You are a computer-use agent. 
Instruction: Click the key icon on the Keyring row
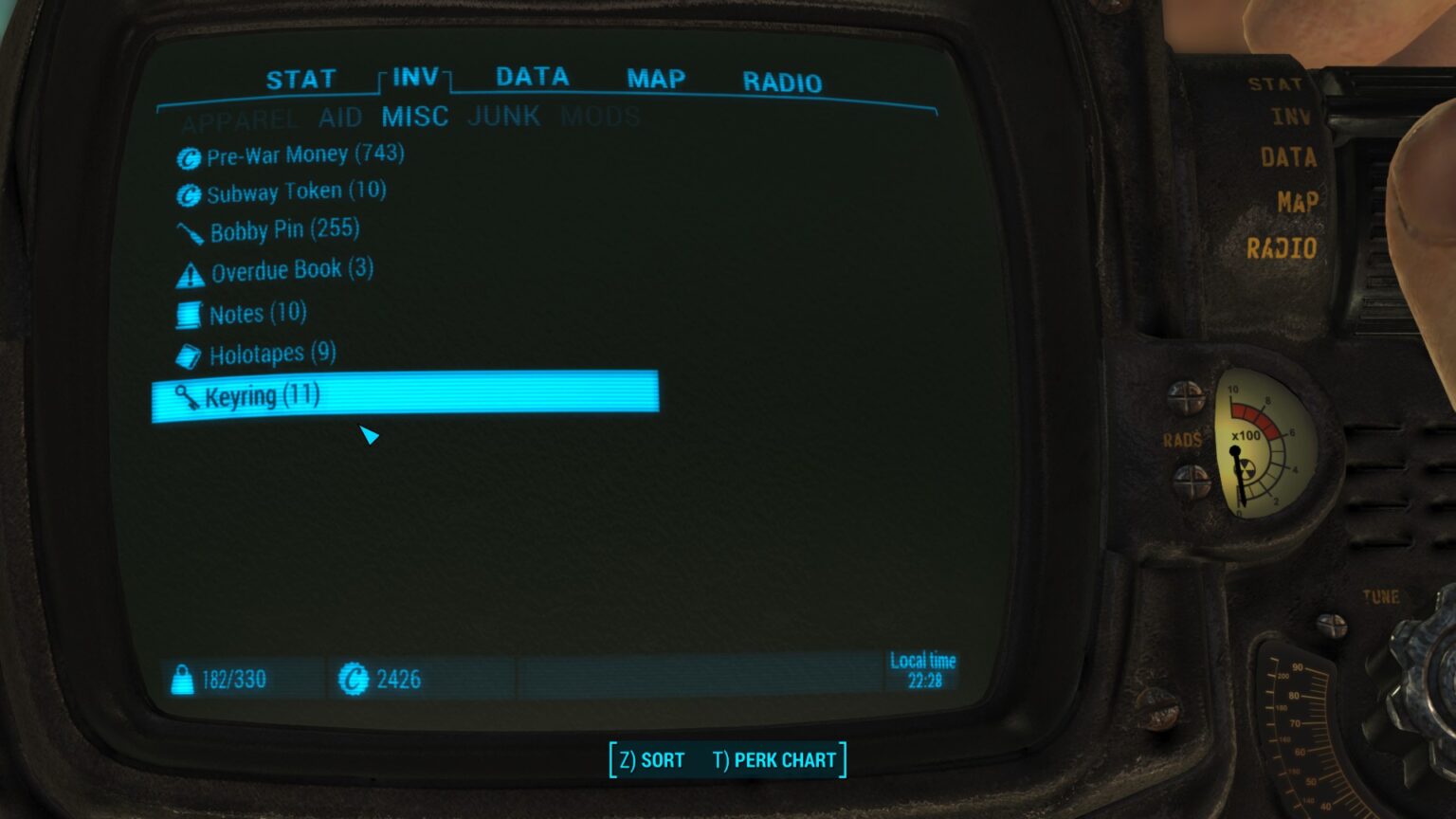189,396
